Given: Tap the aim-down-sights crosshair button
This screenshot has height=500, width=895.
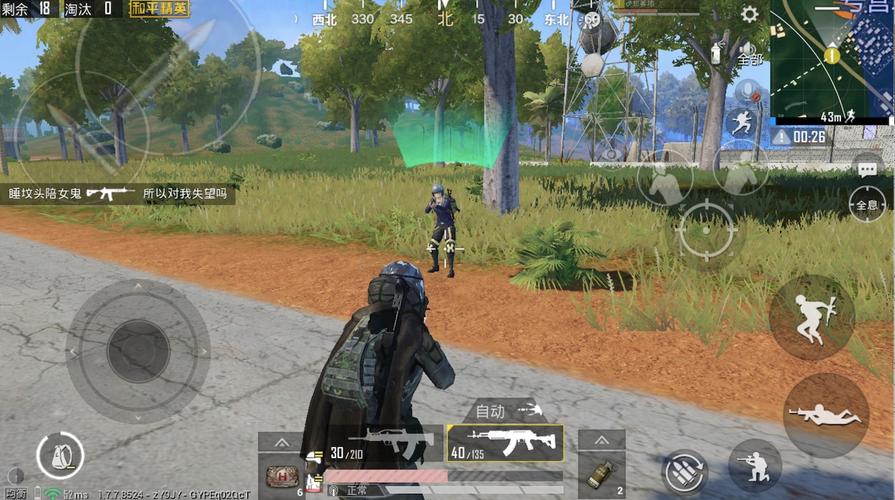Looking at the screenshot, I should (705, 231).
